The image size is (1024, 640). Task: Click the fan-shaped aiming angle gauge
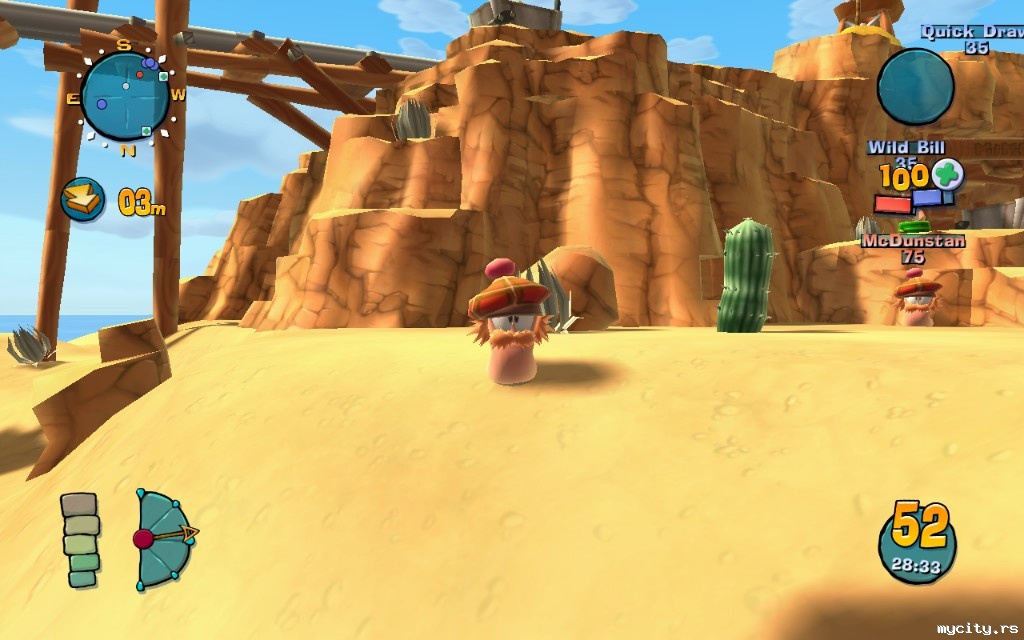(x=165, y=537)
